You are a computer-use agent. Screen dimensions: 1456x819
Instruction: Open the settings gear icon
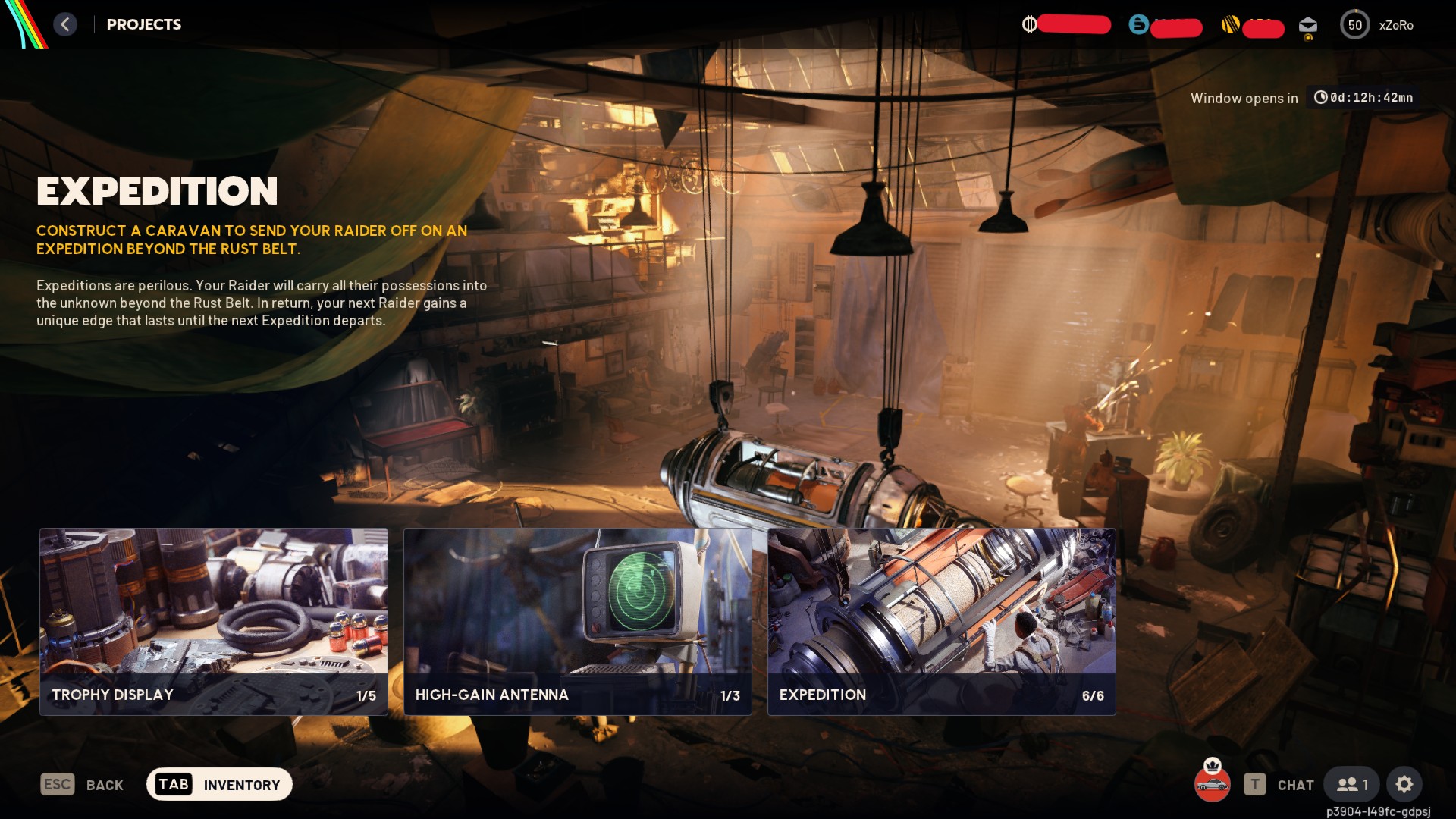[1404, 784]
